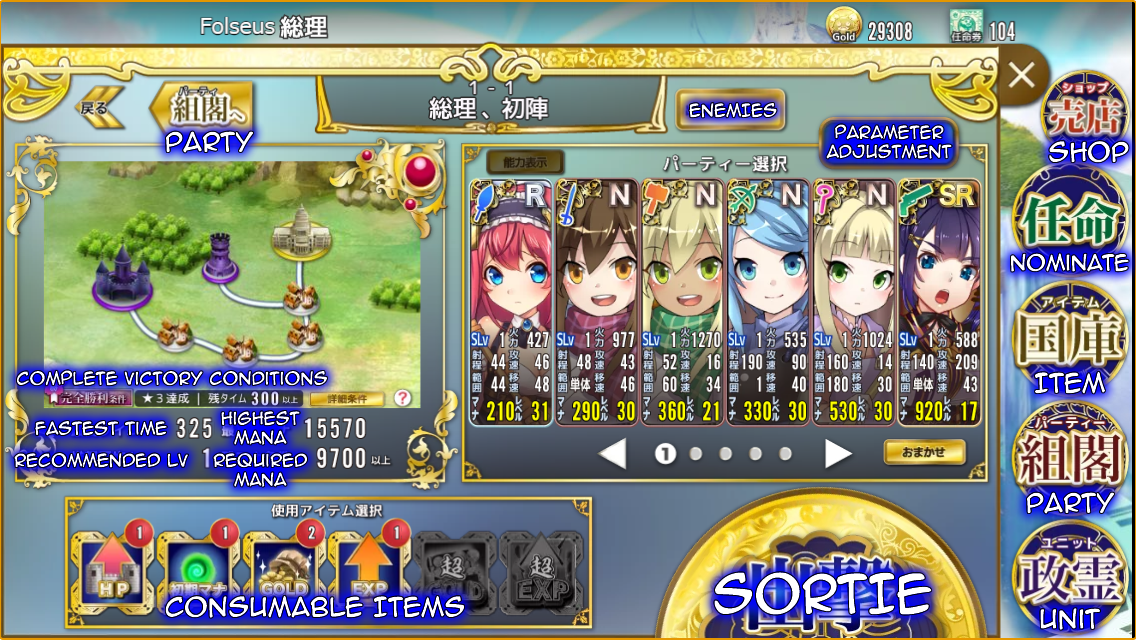Click the yellow auto-select party button

924,452
